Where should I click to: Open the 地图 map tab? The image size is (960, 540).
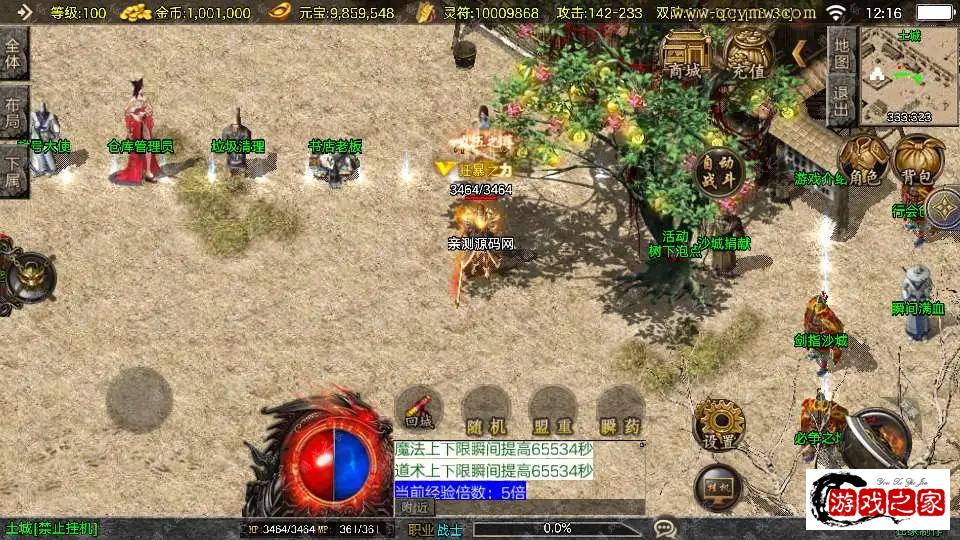point(842,52)
